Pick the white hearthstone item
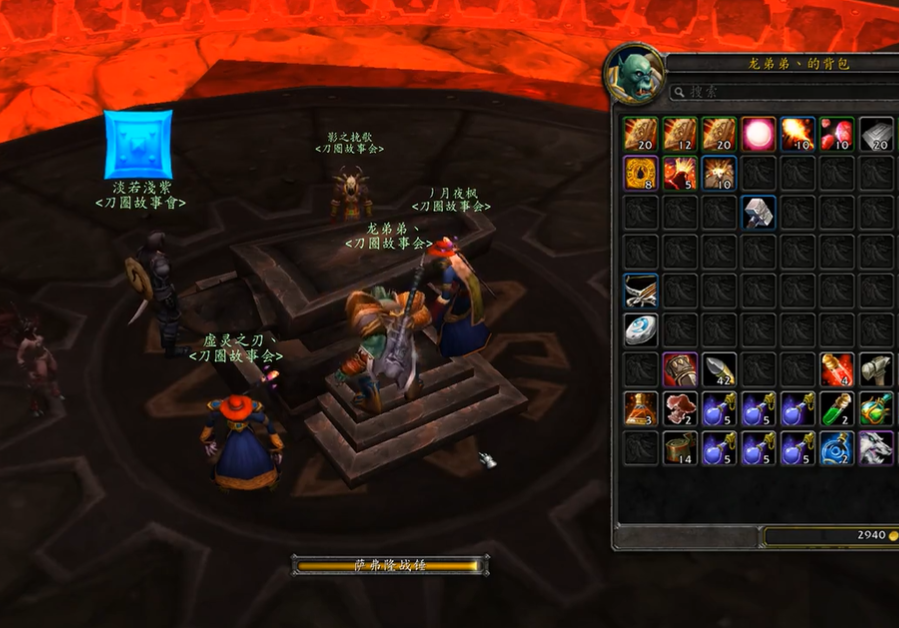Screen dimensions: 899x628 pos(641,329)
